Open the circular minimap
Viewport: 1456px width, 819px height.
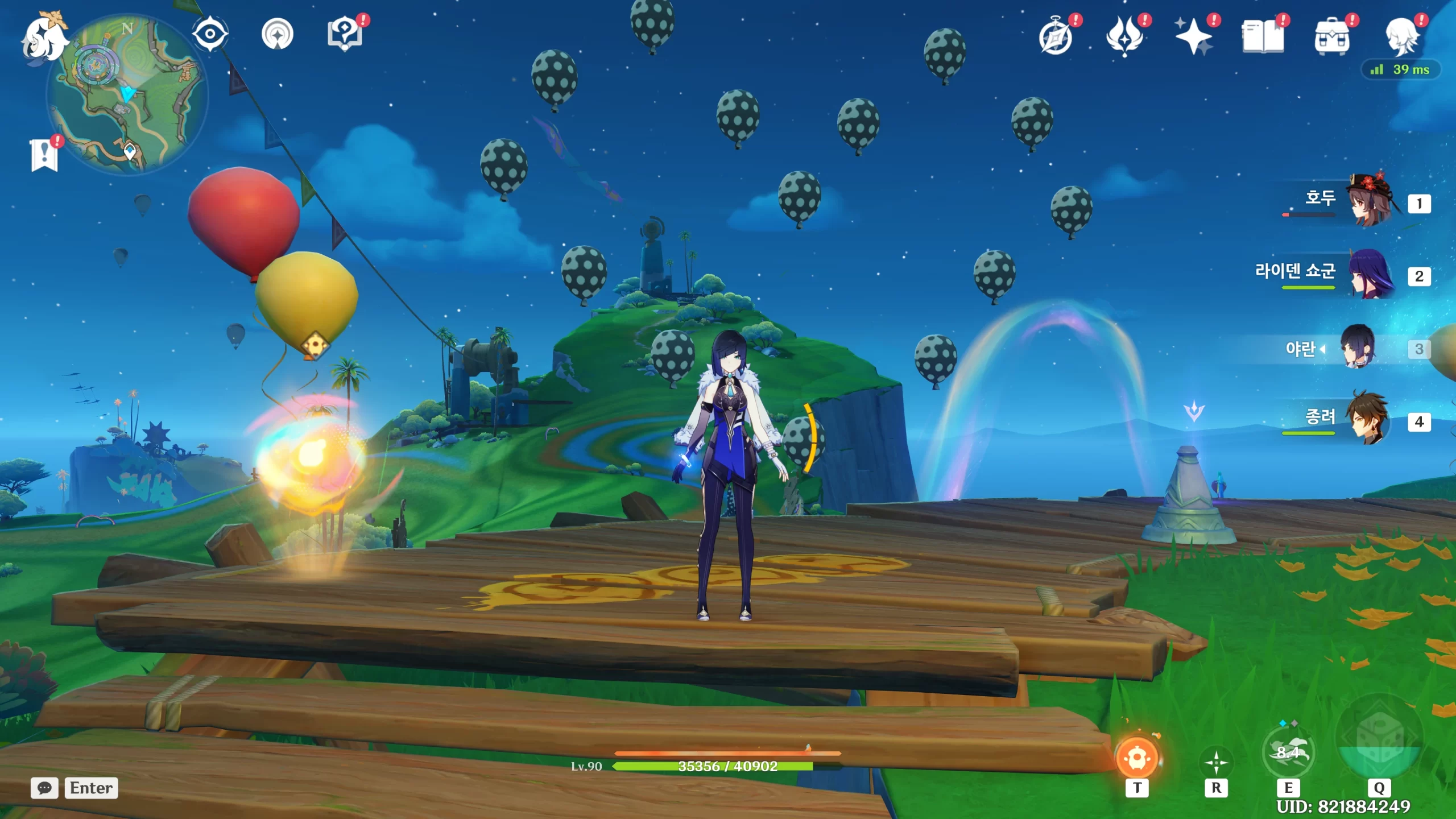127,94
